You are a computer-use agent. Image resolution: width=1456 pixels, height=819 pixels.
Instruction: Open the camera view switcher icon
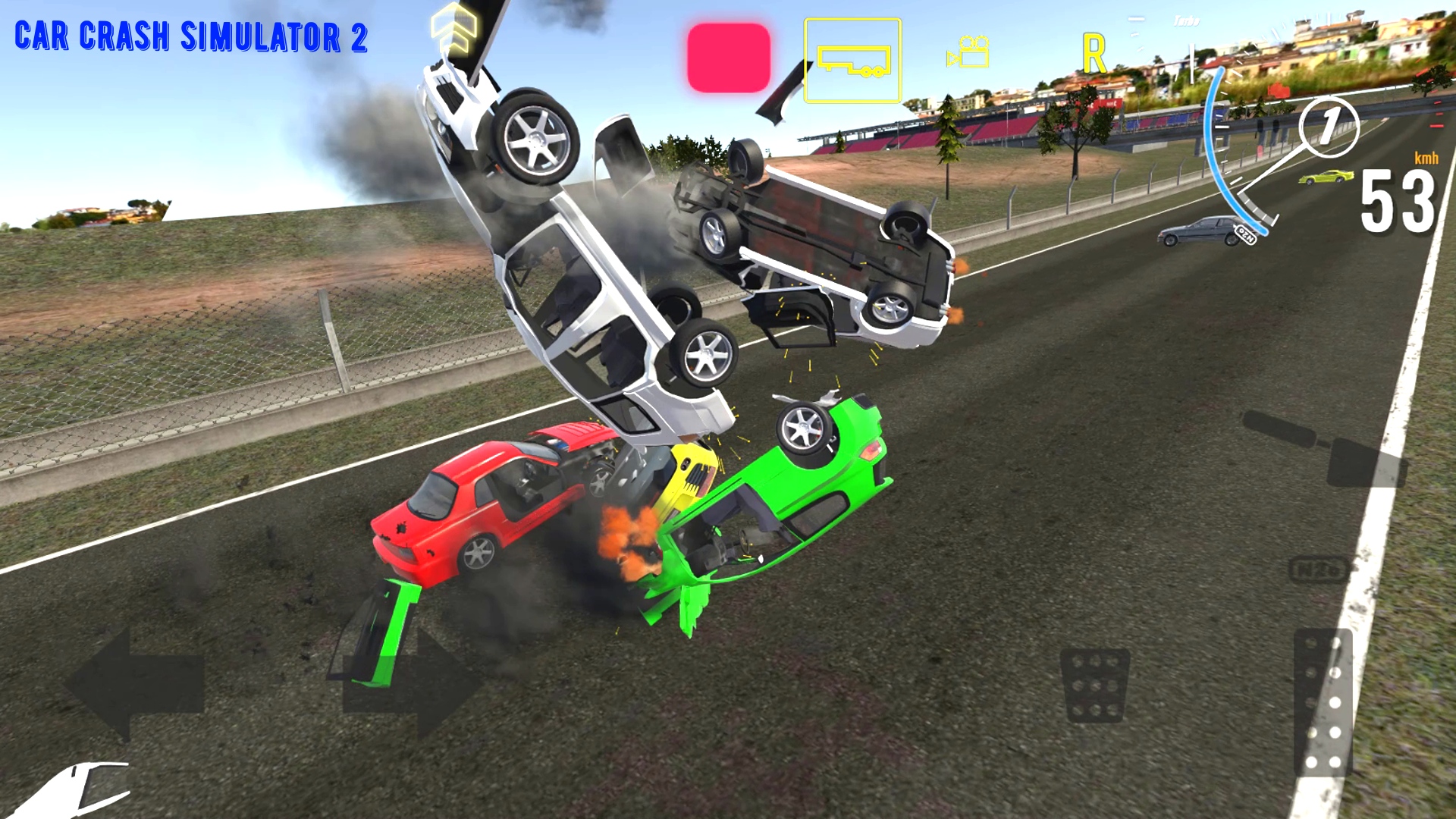click(967, 52)
